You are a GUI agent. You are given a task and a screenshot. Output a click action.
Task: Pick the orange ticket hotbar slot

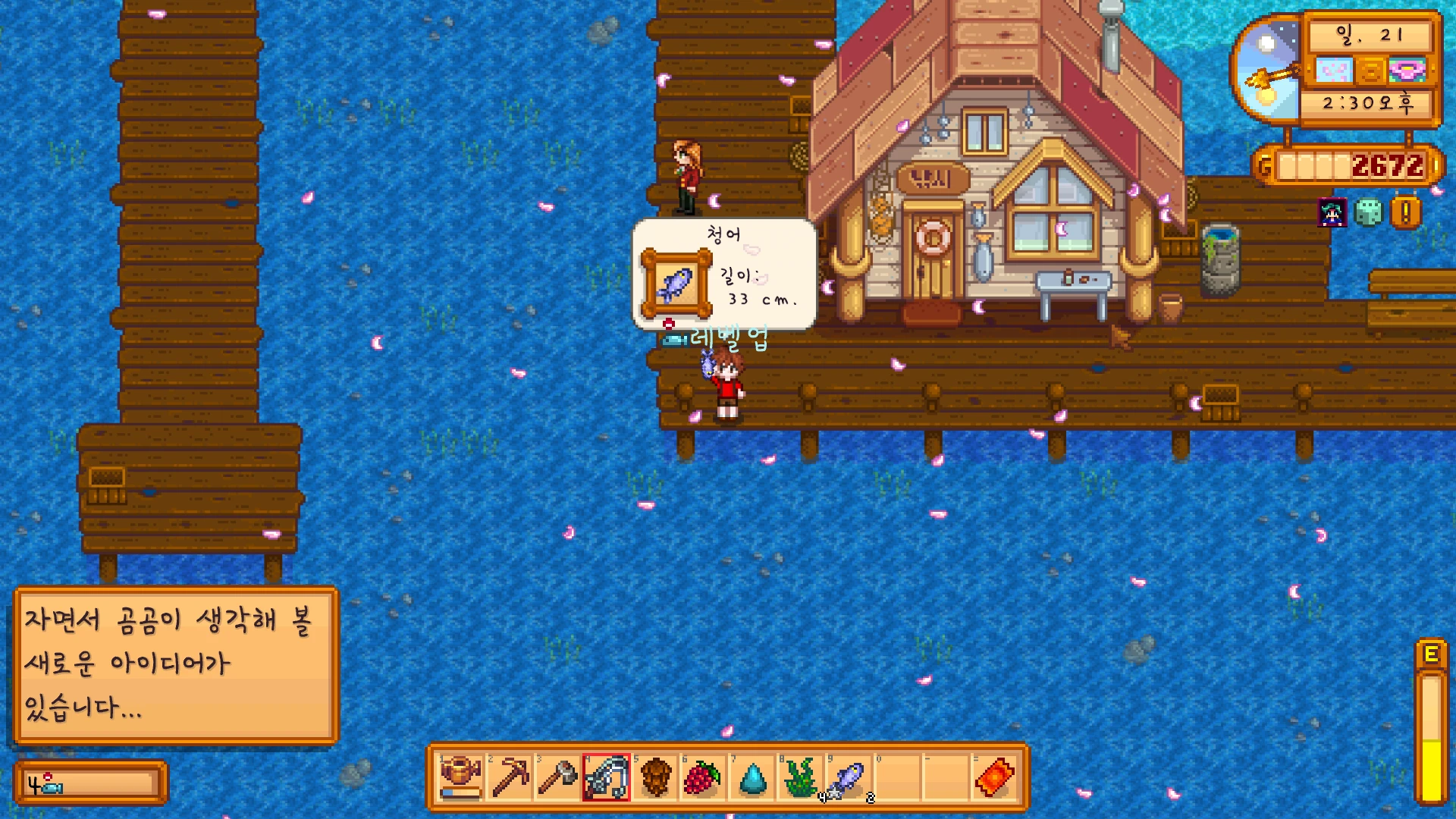(994, 777)
